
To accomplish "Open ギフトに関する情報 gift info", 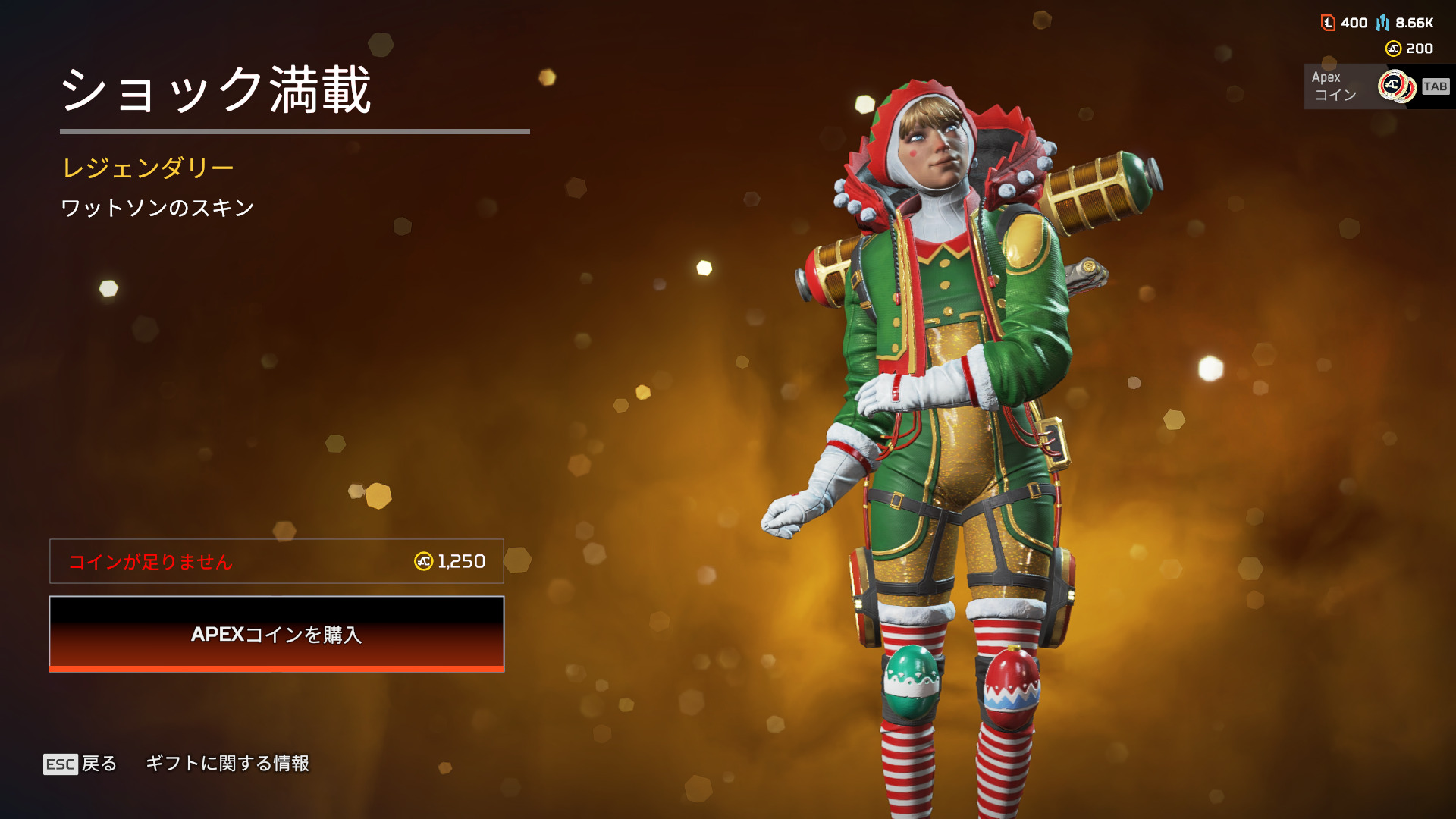I will [x=227, y=764].
